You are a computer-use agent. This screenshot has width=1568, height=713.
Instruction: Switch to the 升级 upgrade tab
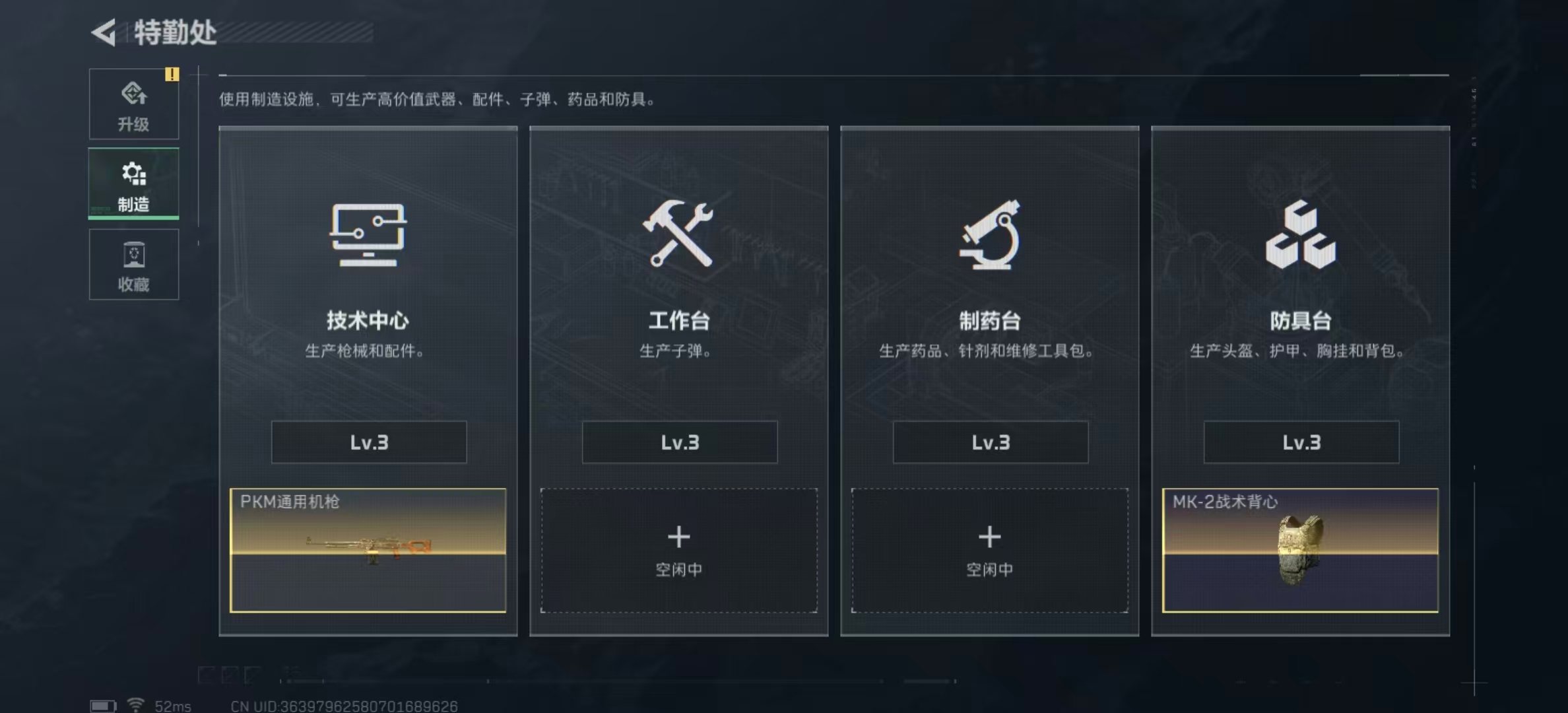click(x=134, y=104)
